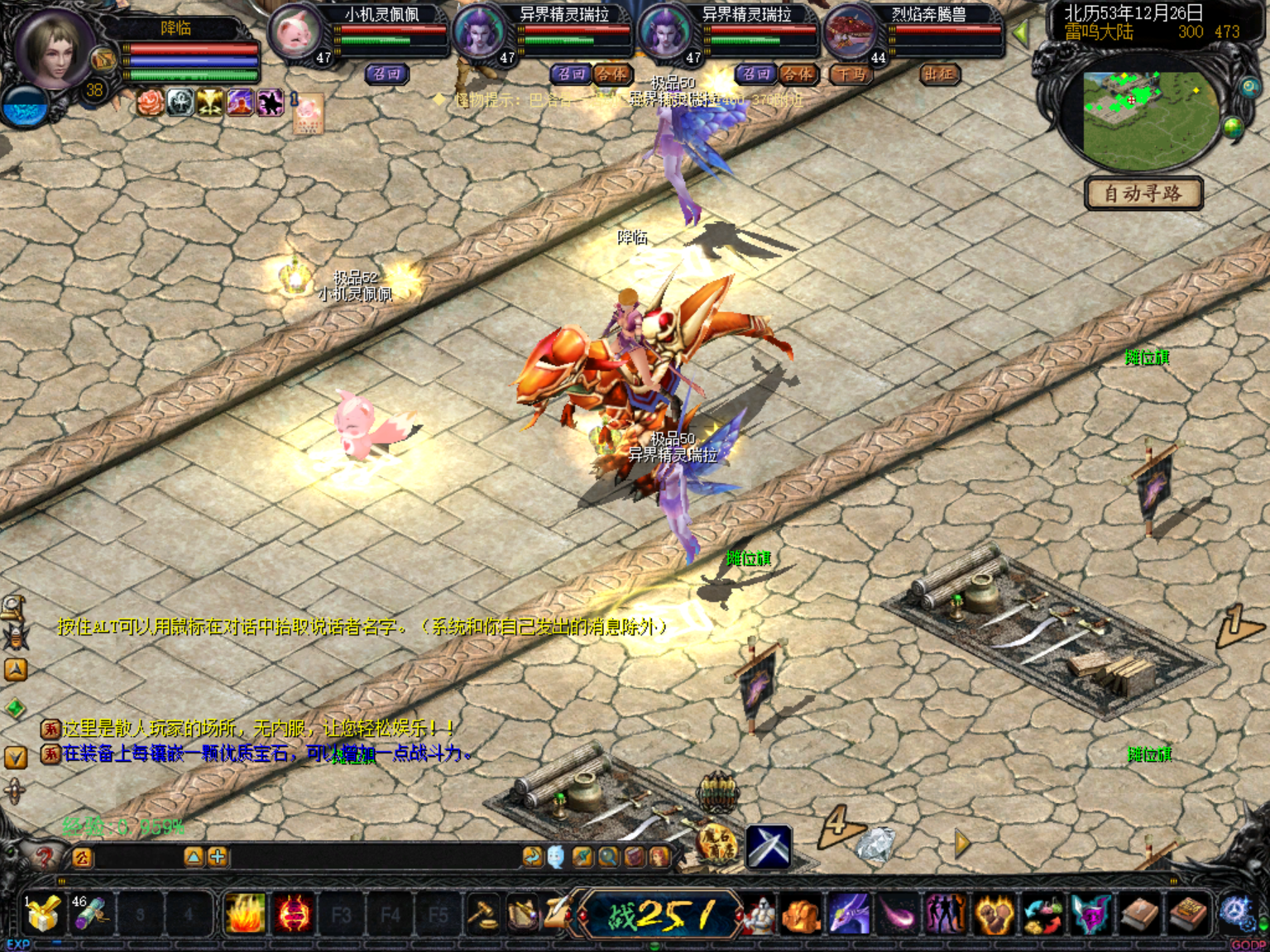
Task: Click the rose buff icon under the health bar
Action: click(150, 103)
